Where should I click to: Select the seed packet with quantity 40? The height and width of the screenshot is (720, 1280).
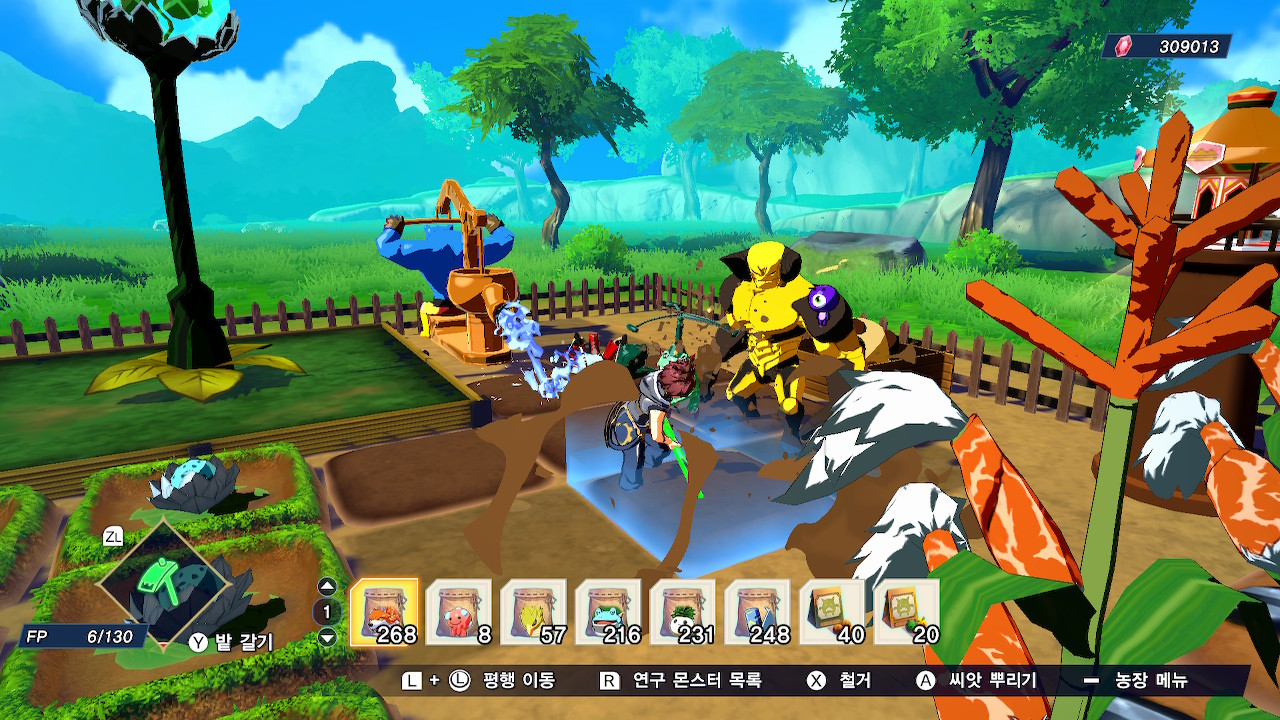(x=832, y=612)
